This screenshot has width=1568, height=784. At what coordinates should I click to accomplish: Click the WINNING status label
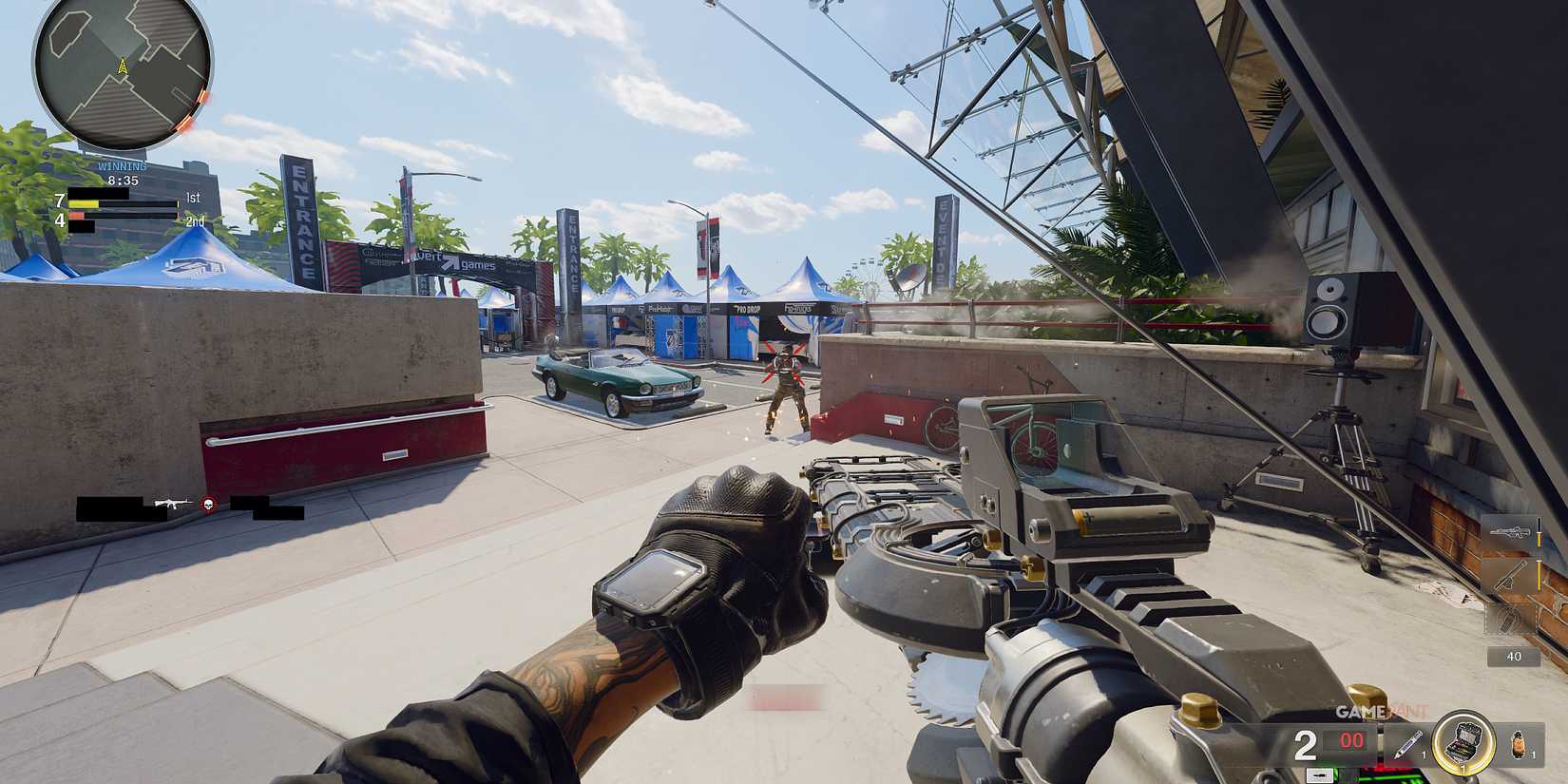(123, 165)
